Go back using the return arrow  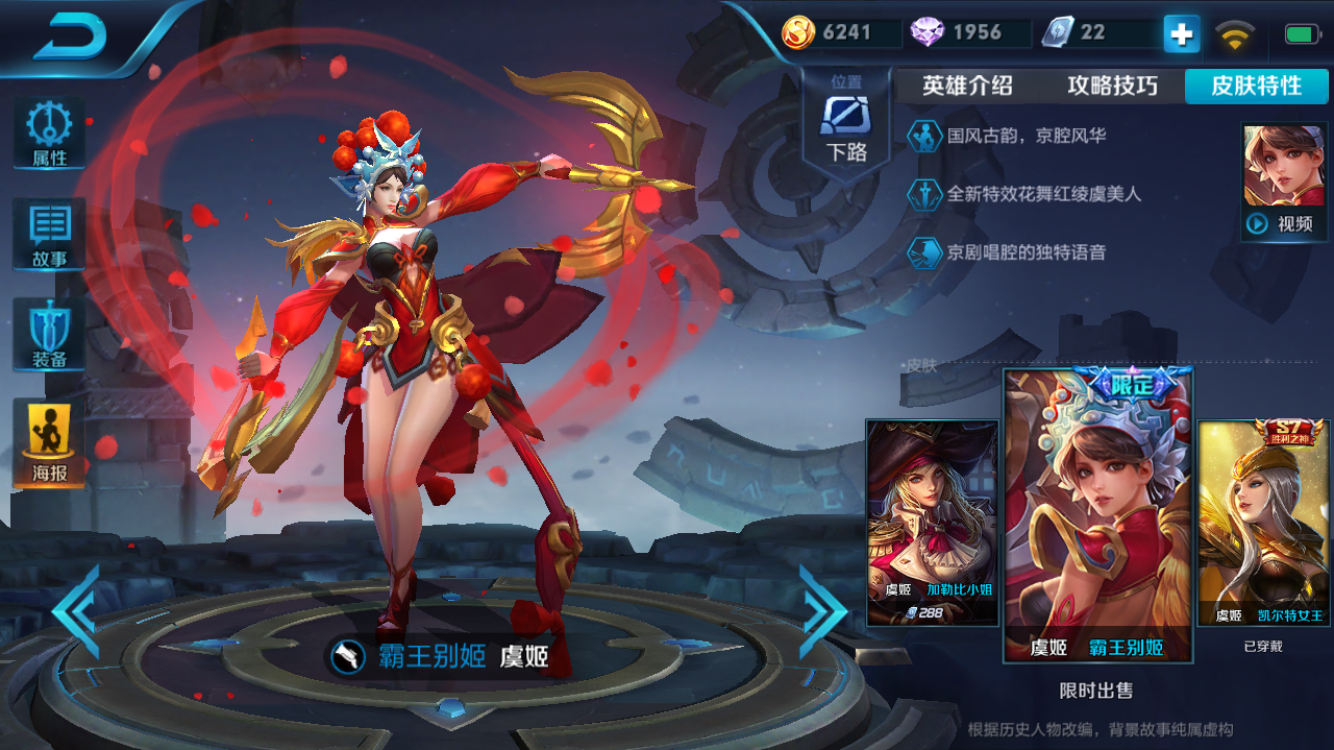coord(70,38)
